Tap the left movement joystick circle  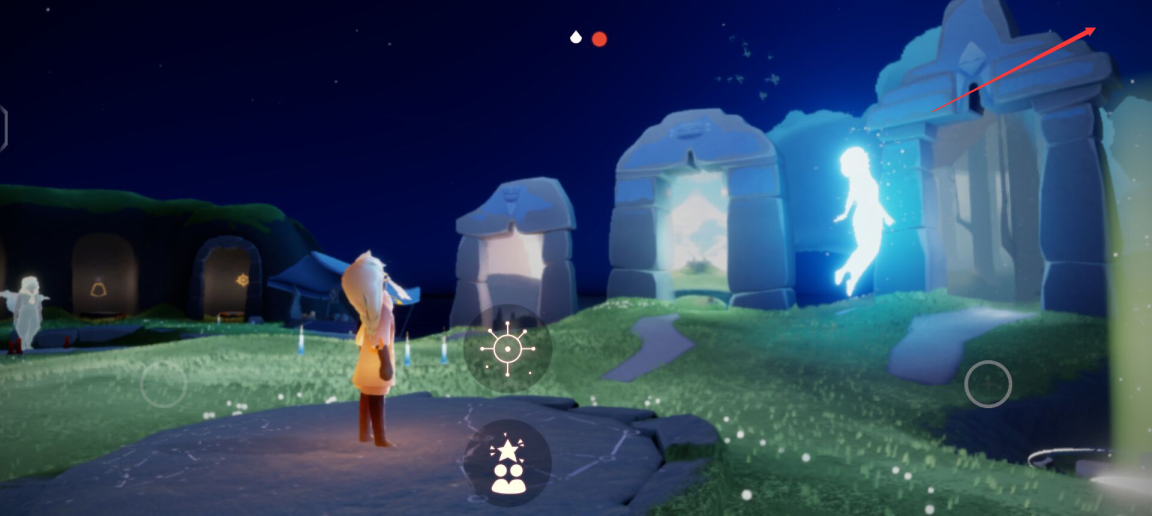[x=163, y=383]
